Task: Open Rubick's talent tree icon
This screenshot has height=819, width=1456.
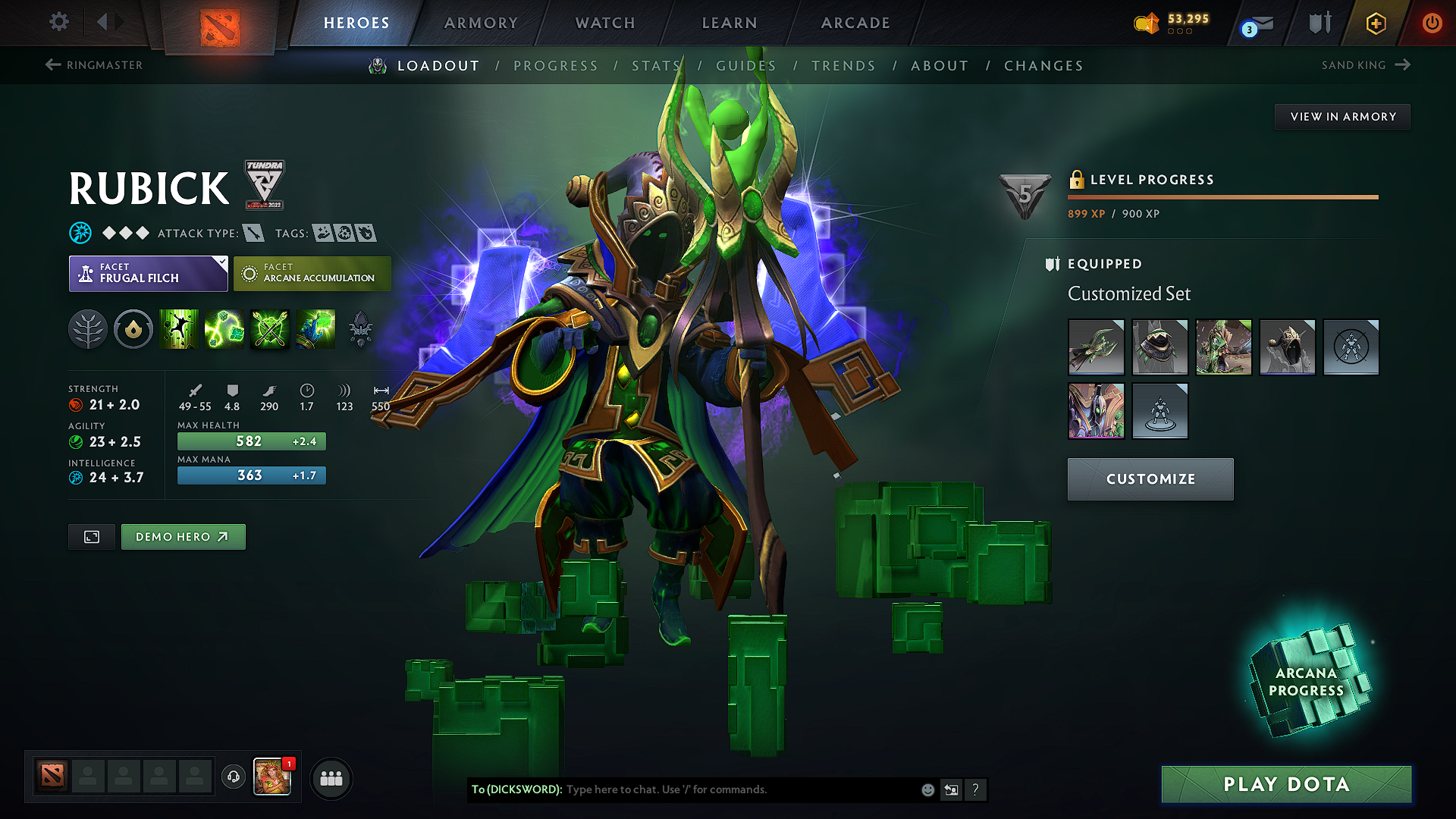Action: 89,329
